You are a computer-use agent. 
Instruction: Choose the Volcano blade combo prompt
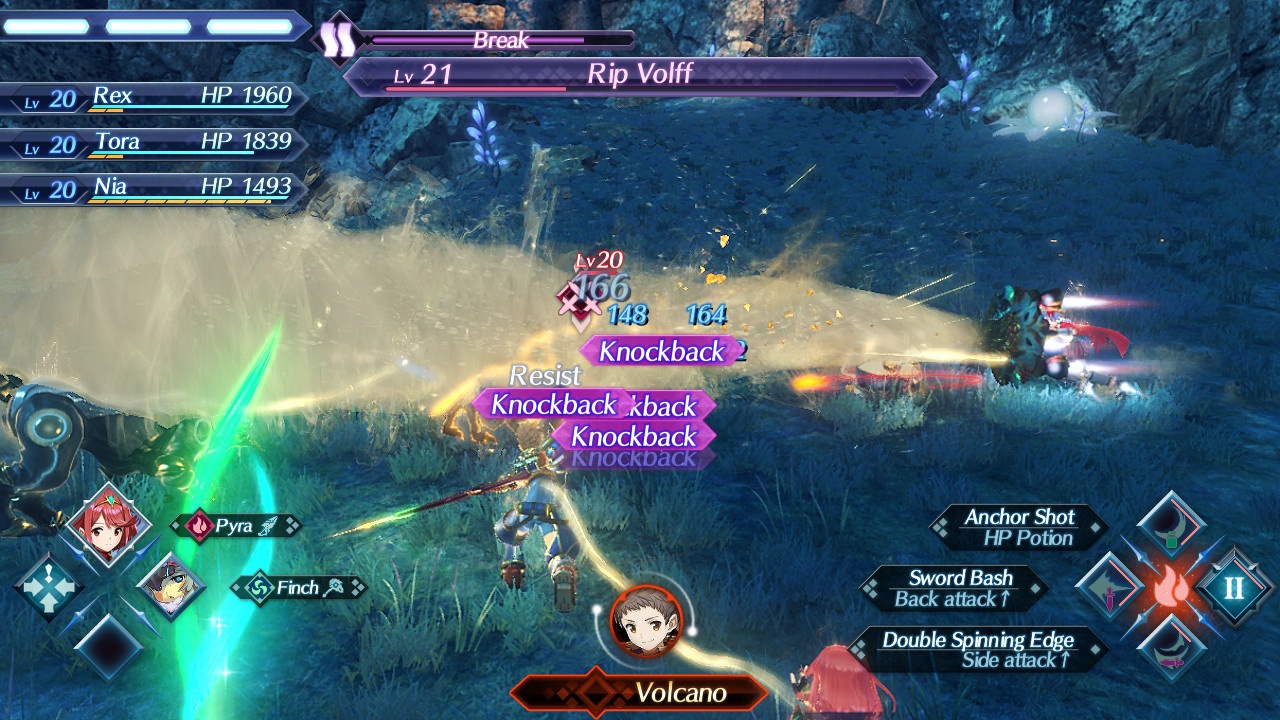point(640,692)
